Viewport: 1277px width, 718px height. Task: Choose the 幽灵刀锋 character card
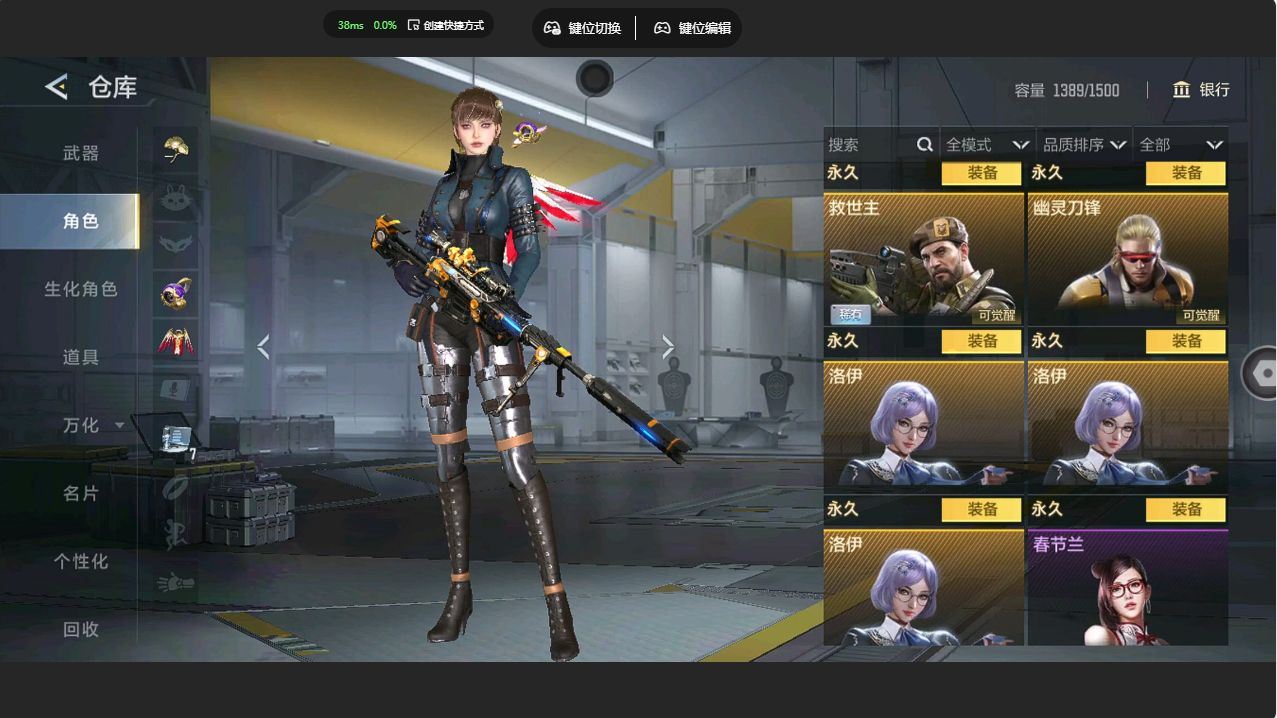tap(1127, 259)
